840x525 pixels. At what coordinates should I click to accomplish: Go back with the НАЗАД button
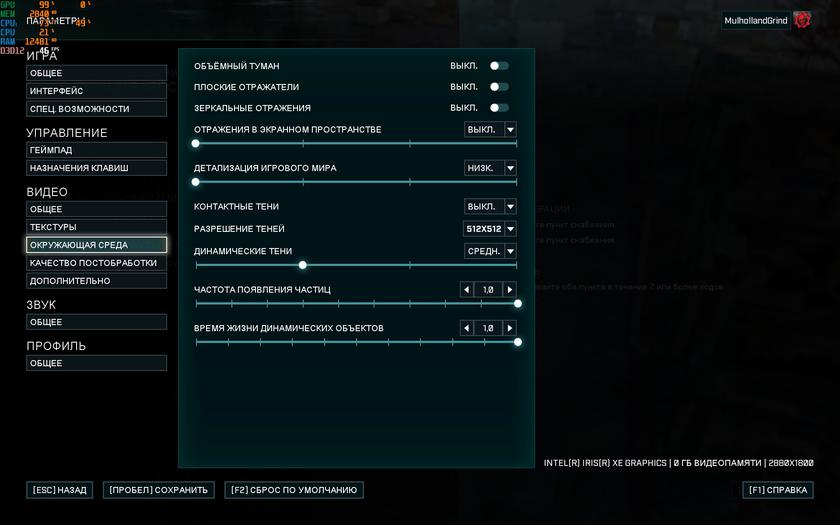pos(59,490)
